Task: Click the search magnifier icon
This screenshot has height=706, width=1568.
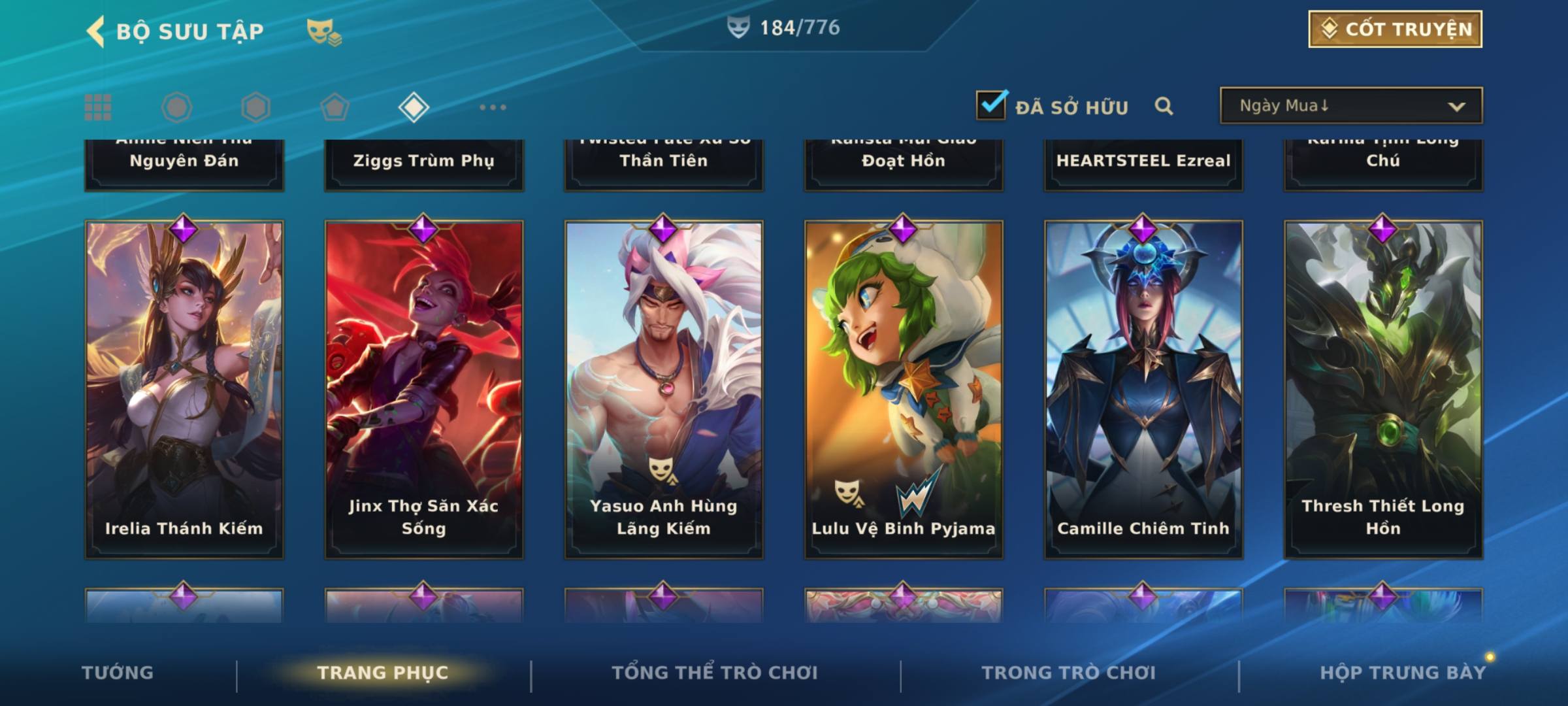Action: (1164, 106)
